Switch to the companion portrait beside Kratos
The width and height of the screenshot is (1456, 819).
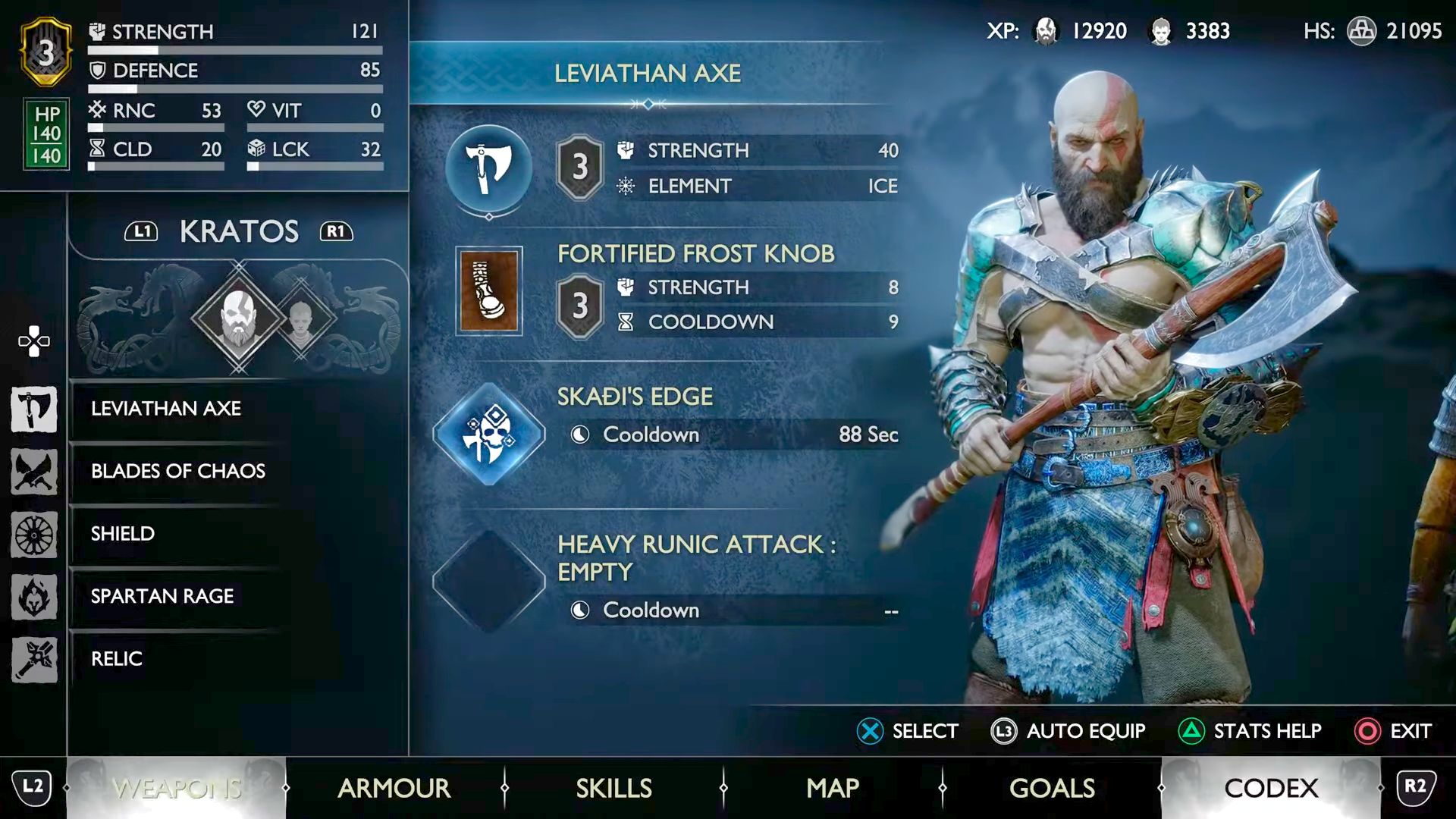pyautogui.click(x=301, y=318)
